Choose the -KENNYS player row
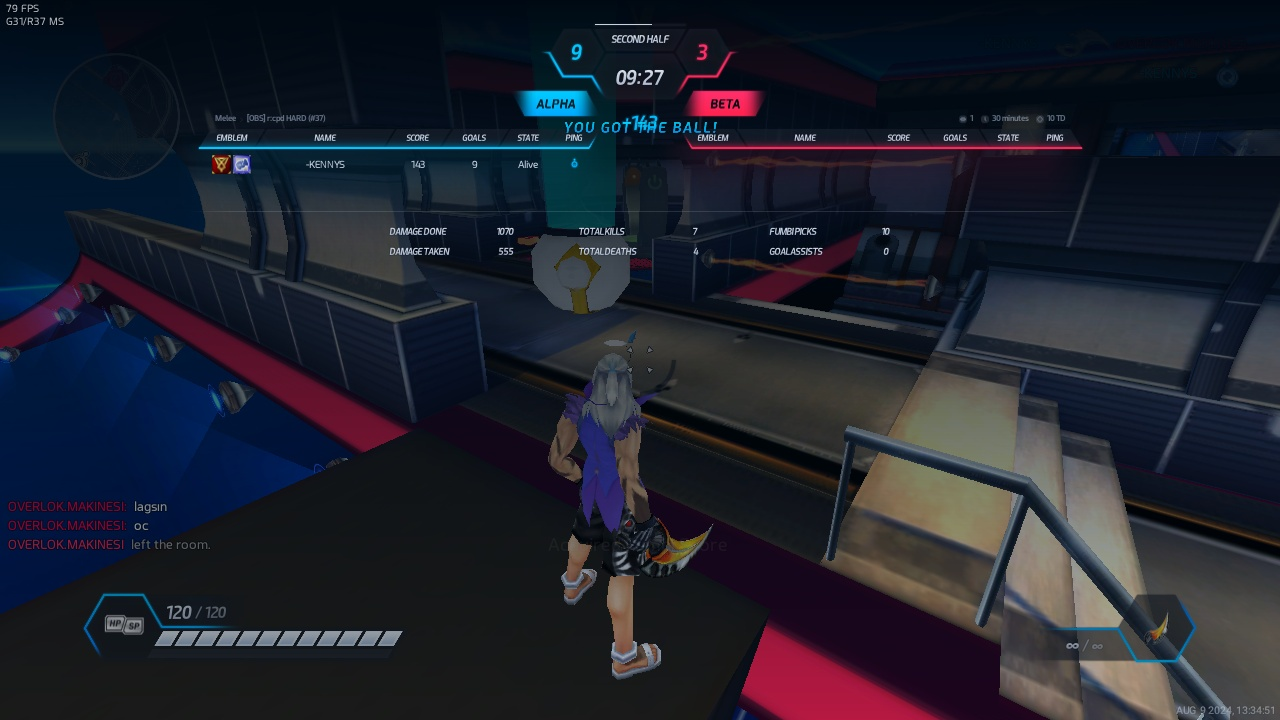The image size is (1280, 720). (x=400, y=165)
